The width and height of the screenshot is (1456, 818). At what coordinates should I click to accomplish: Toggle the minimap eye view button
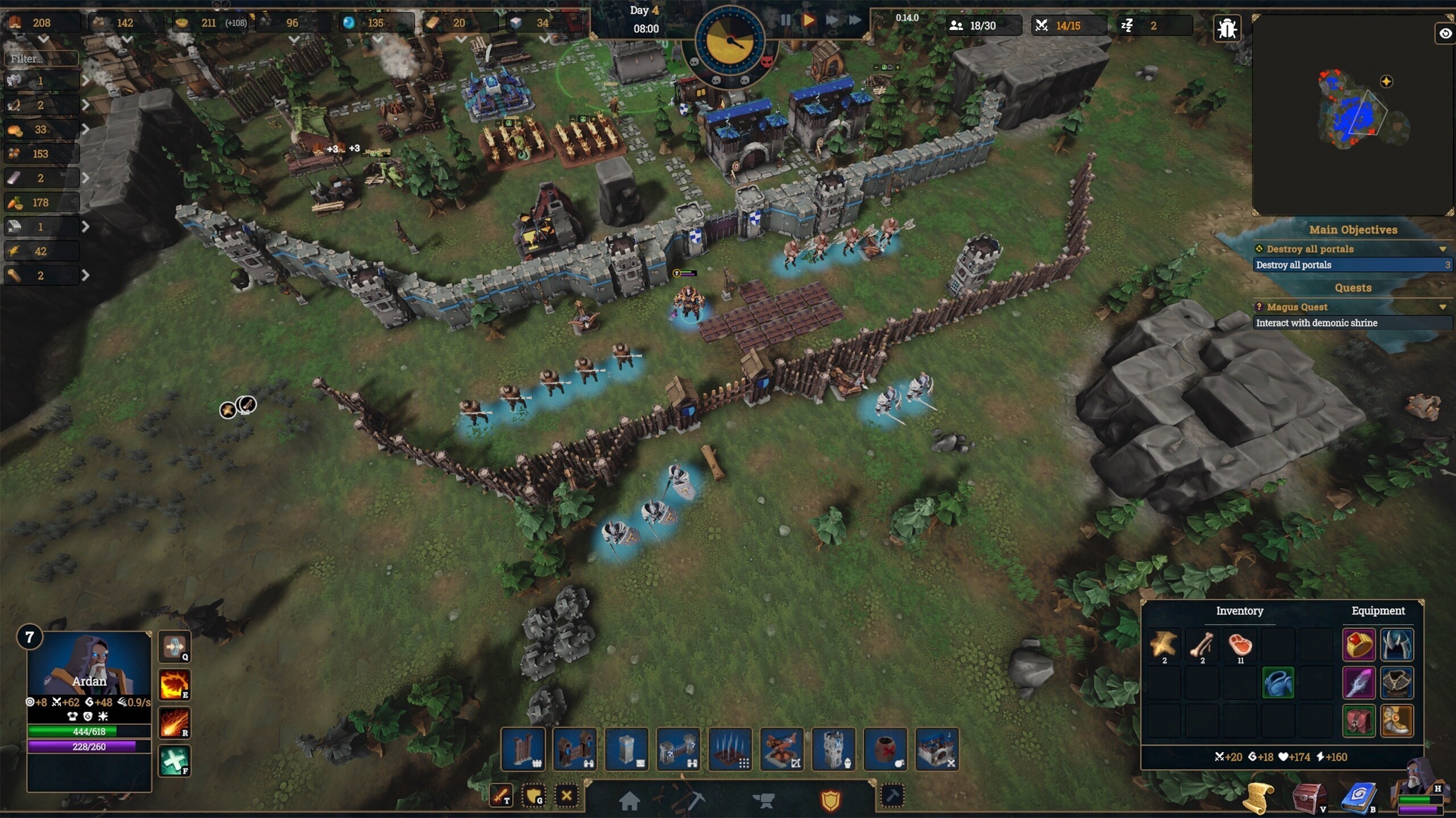1445,34
